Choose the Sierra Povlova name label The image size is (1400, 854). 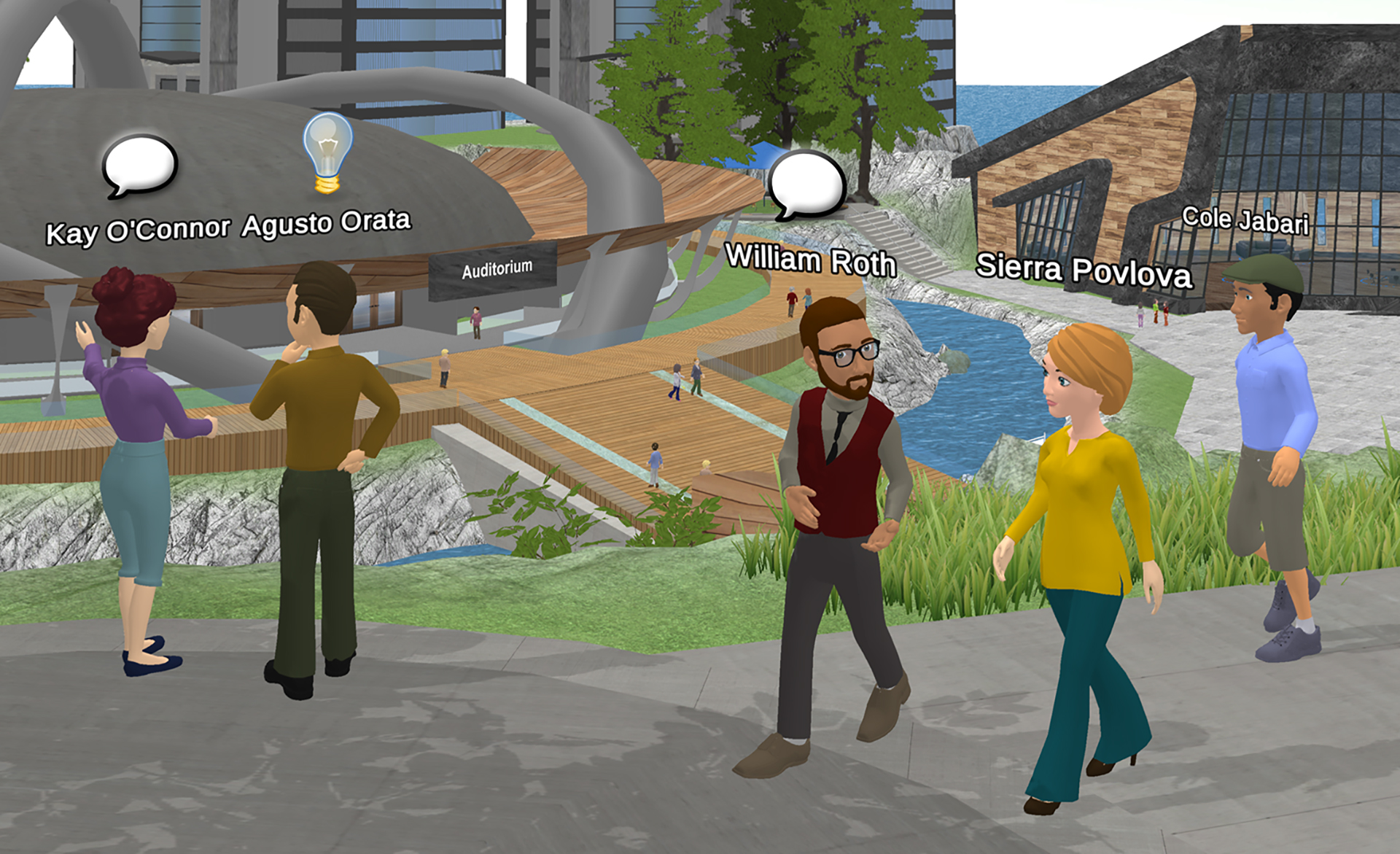[1084, 270]
